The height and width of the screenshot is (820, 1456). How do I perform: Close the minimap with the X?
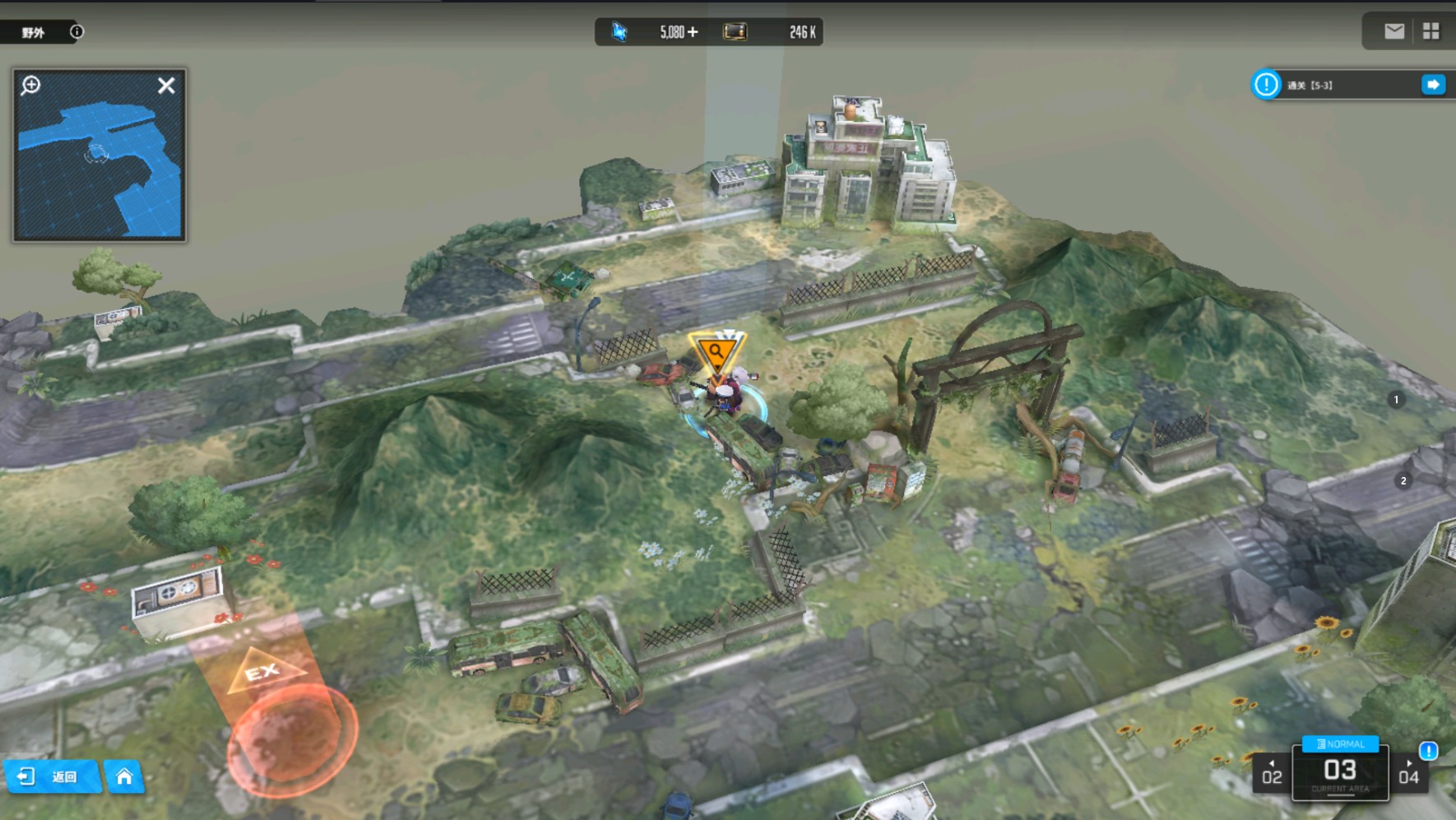166,86
